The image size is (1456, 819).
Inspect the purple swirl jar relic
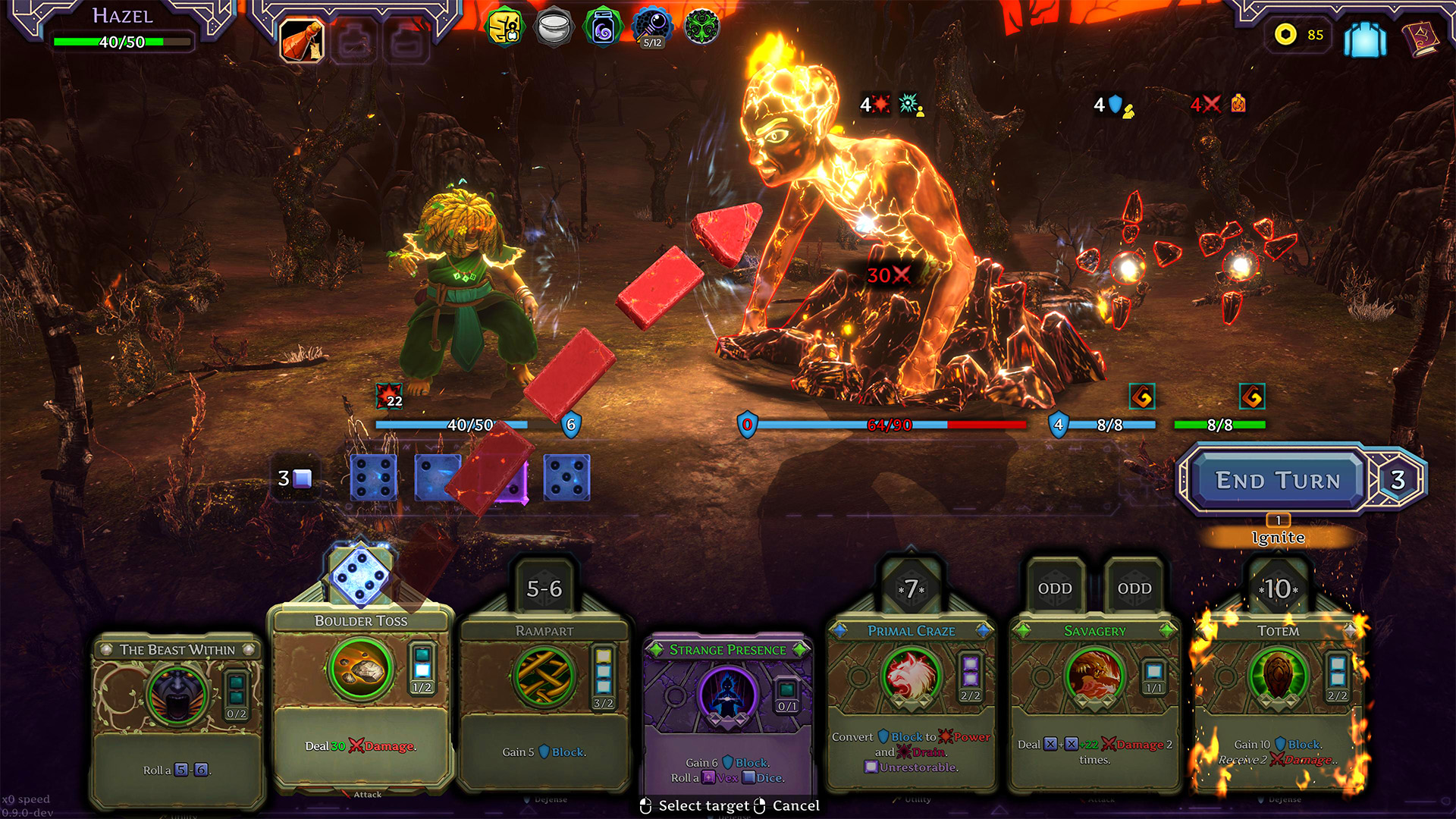point(603,28)
